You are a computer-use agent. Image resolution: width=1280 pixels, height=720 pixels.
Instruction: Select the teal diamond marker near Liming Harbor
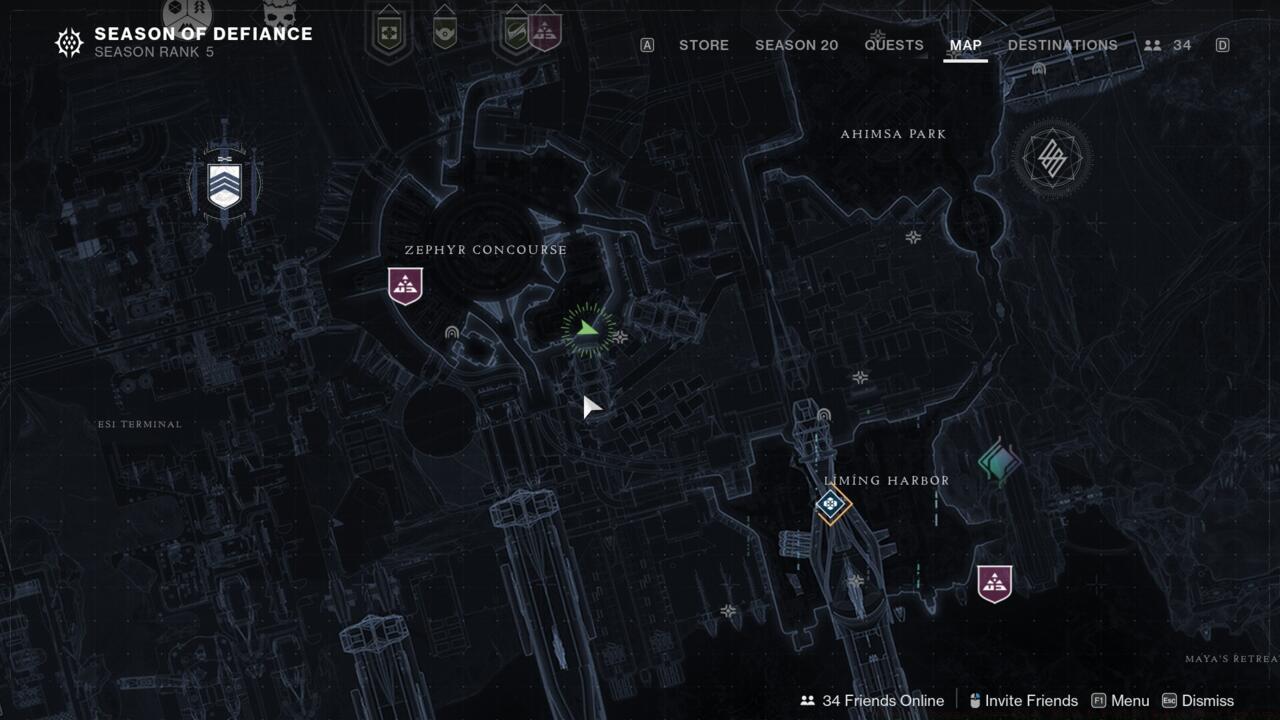[998, 462]
